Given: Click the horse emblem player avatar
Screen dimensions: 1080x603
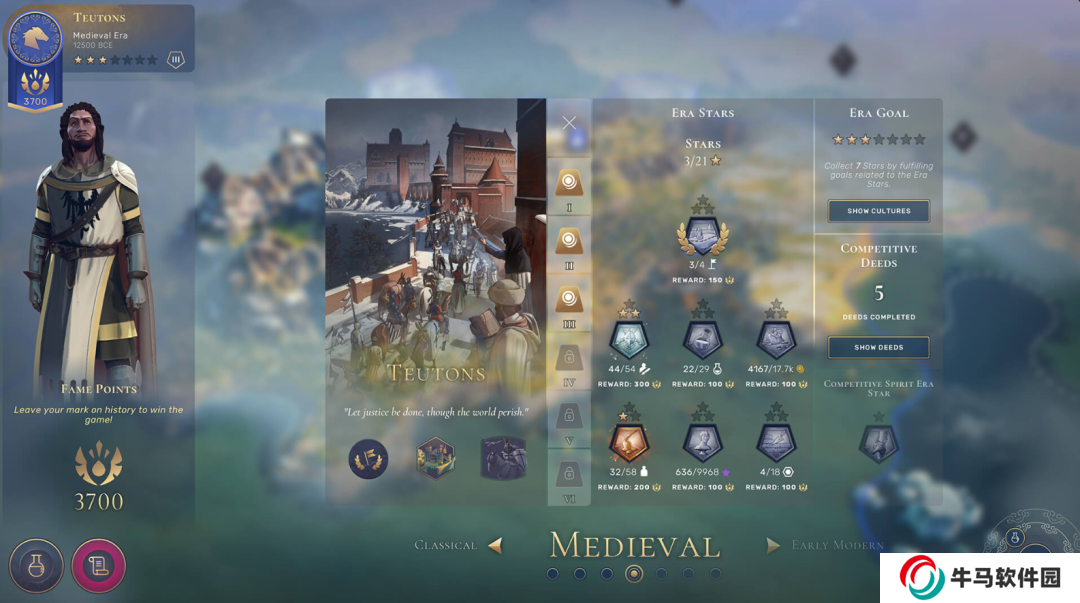Looking at the screenshot, I should [x=35, y=38].
